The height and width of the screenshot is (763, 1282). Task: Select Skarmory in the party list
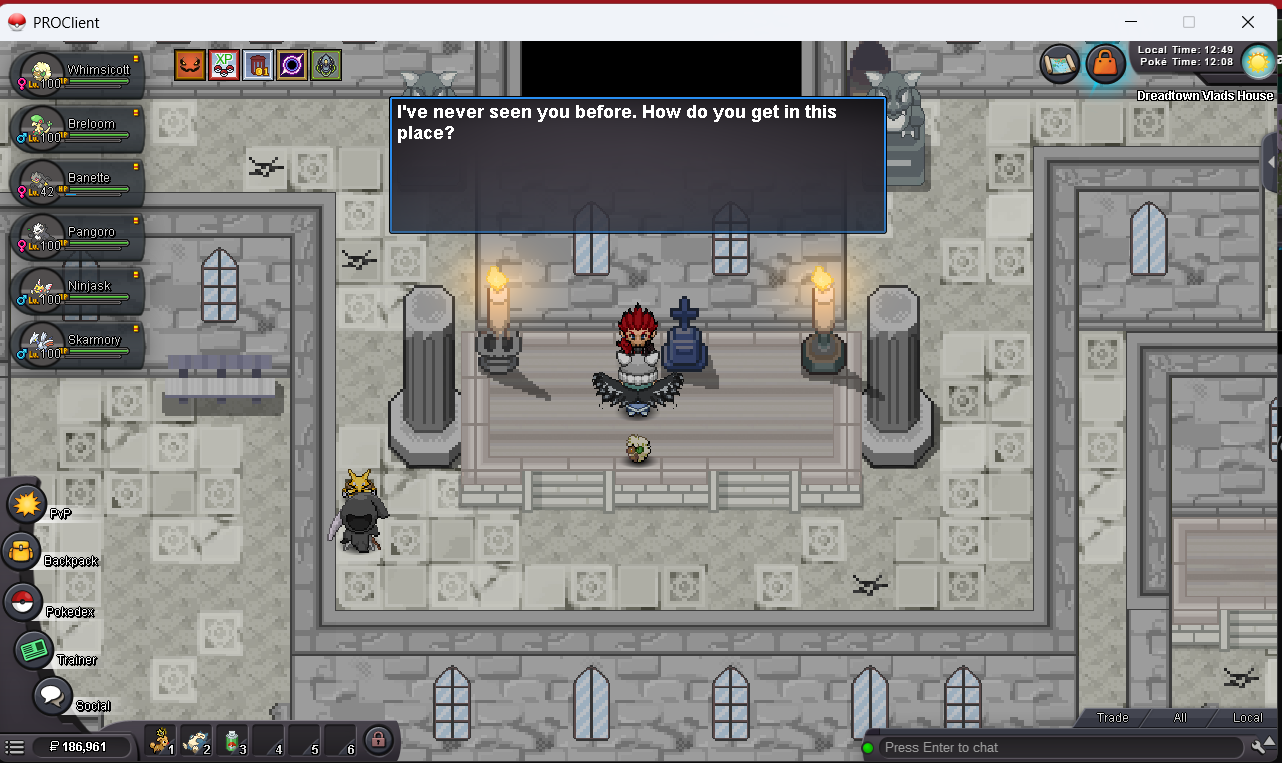pos(78,343)
